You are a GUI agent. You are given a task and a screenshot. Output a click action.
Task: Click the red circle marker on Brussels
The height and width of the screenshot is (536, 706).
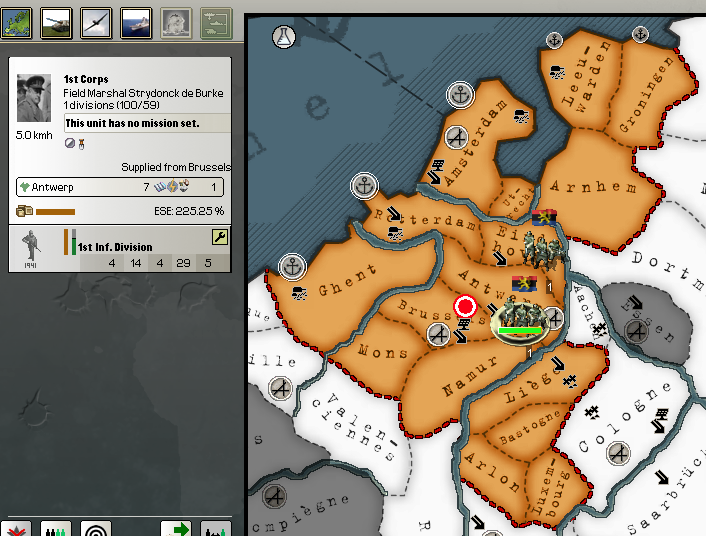pyautogui.click(x=465, y=306)
